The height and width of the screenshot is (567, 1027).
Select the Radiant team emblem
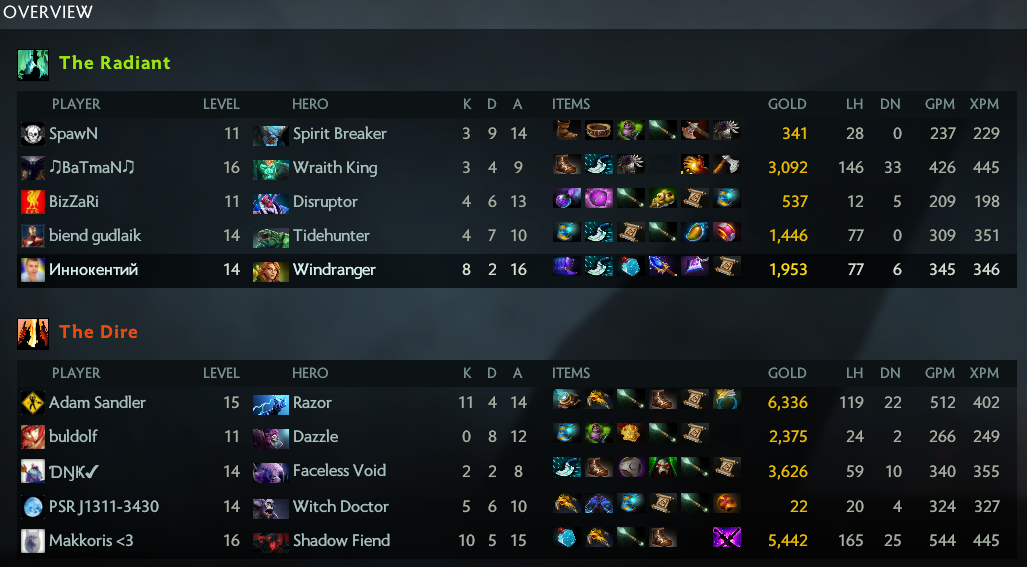(x=33, y=64)
